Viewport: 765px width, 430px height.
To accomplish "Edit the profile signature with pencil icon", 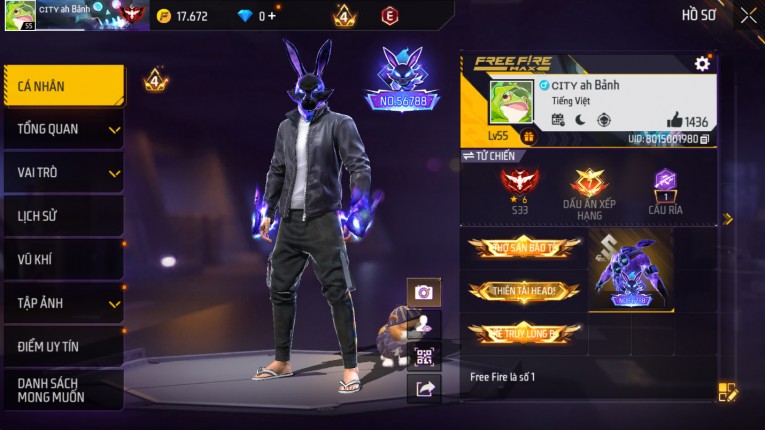I will click(728, 393).
